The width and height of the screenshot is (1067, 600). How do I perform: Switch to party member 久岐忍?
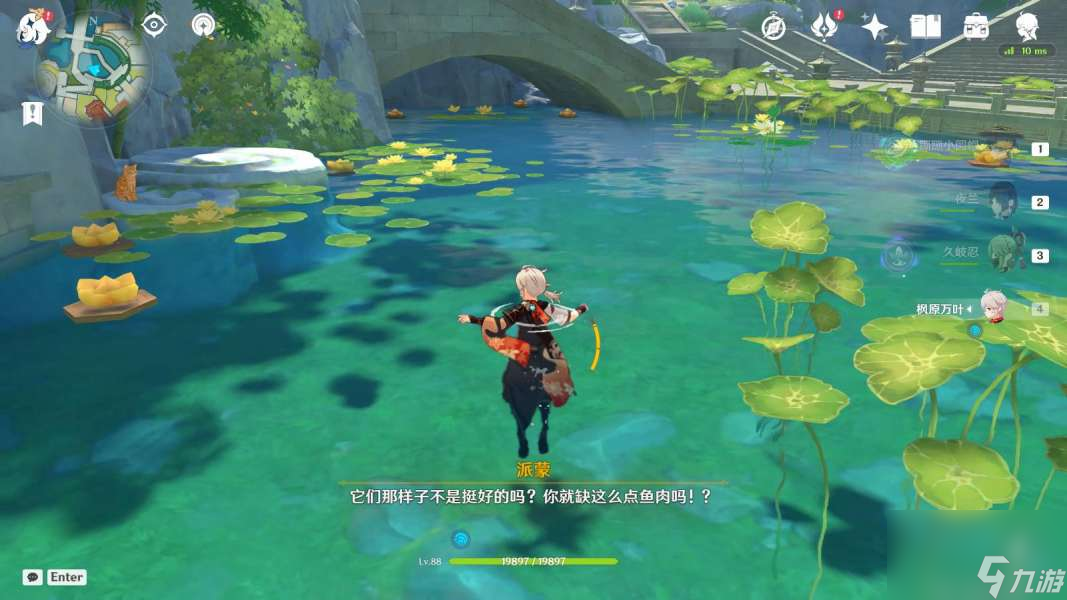pyautogui.click(x=1003, y=254)
